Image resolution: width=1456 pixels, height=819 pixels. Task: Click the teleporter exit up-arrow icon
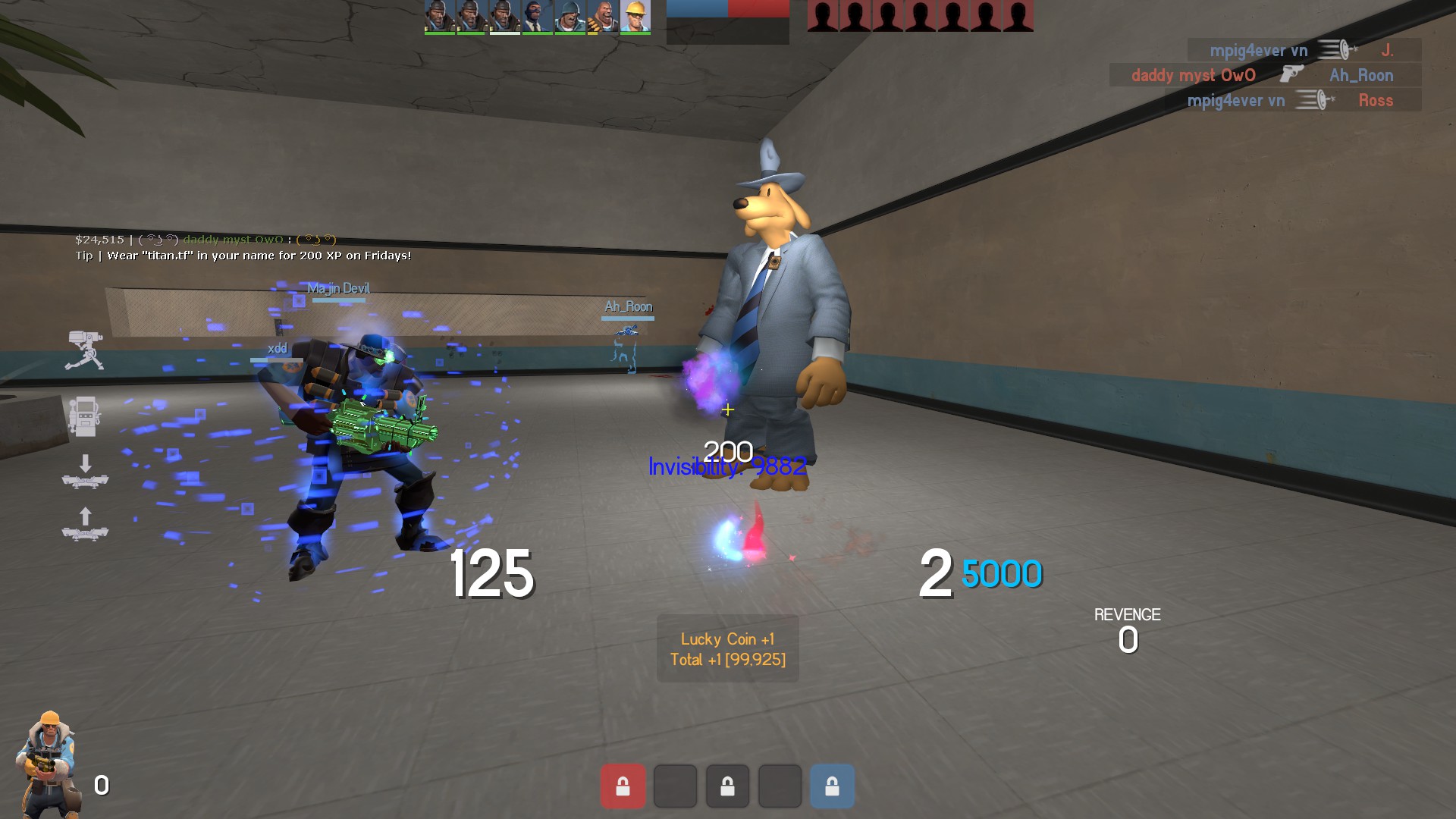click(x=85, y=524)
